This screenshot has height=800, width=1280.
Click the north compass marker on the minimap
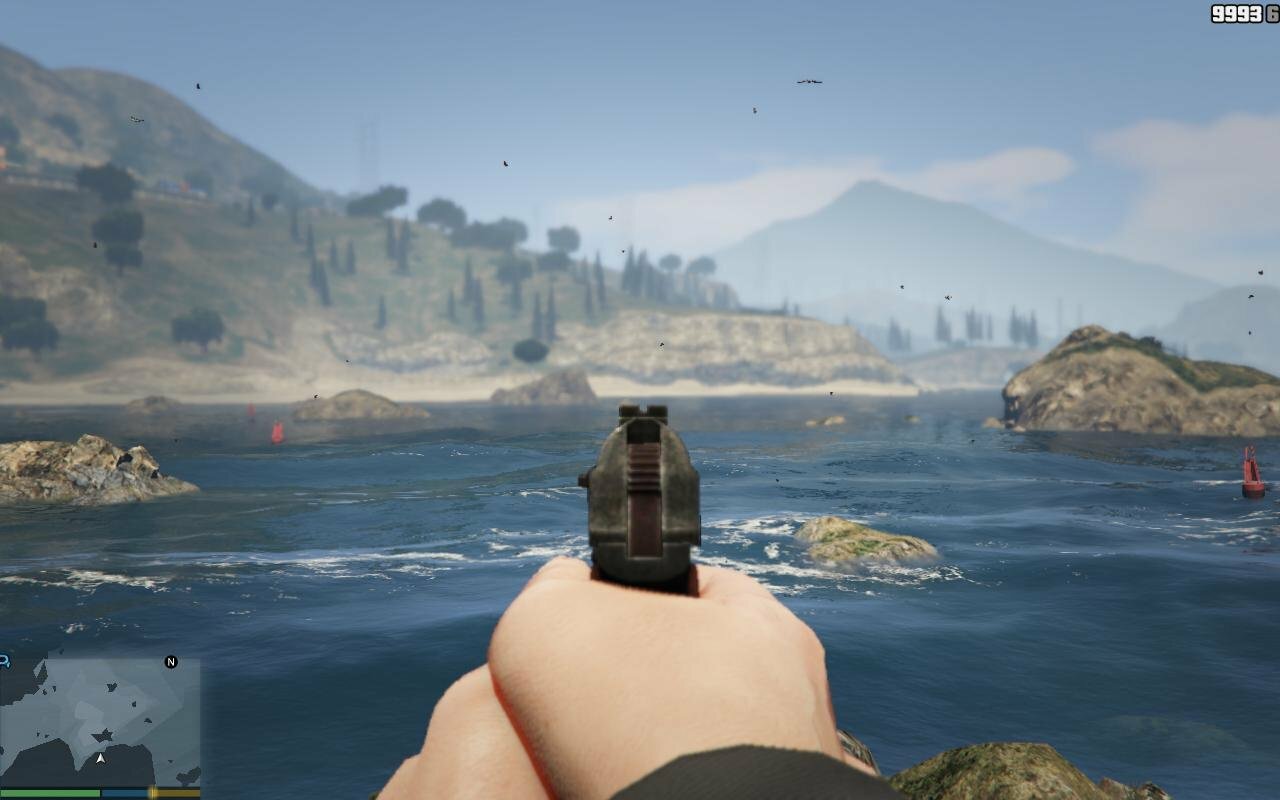(x=171, y=662)
